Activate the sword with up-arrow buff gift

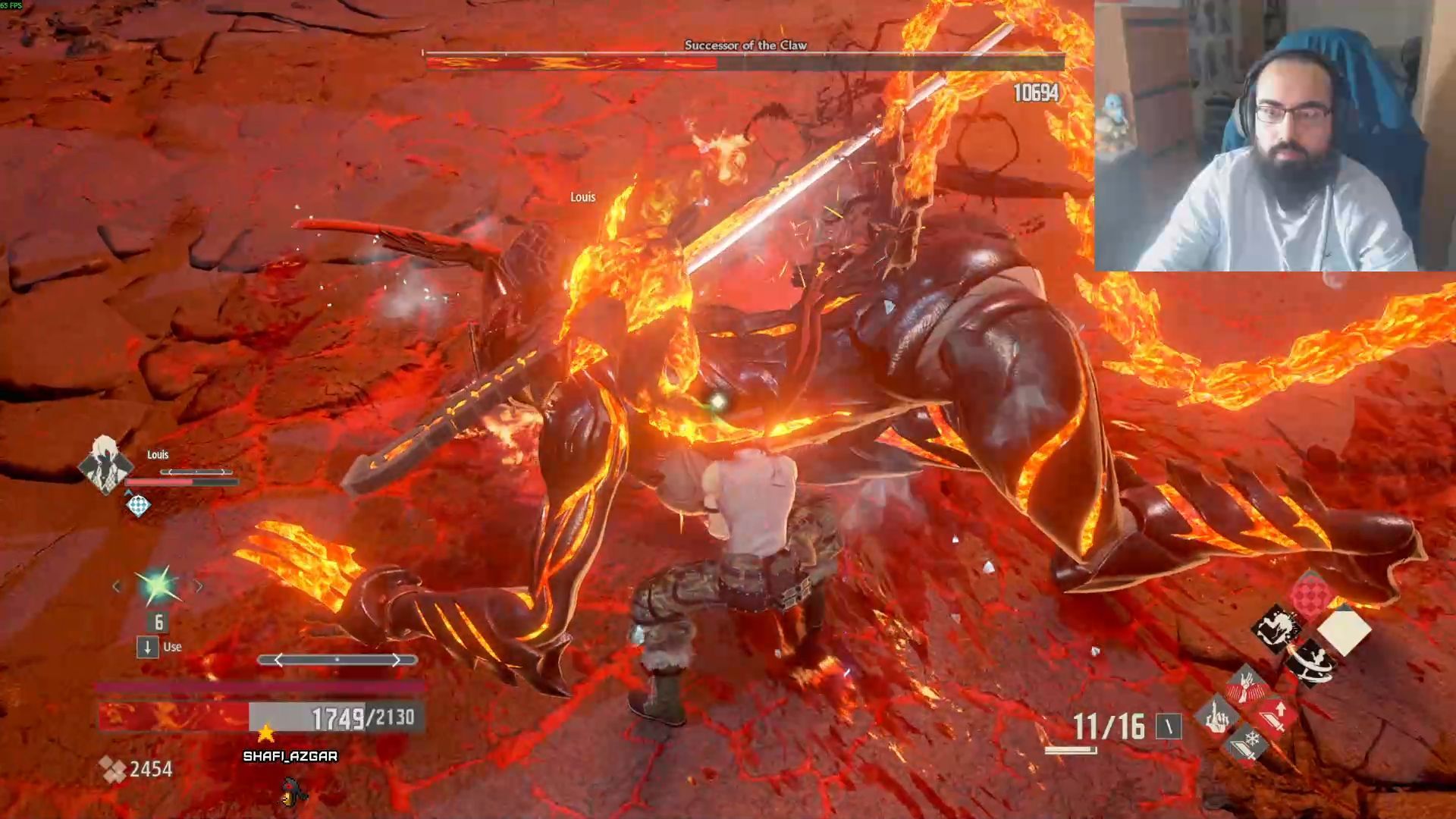1275,715
